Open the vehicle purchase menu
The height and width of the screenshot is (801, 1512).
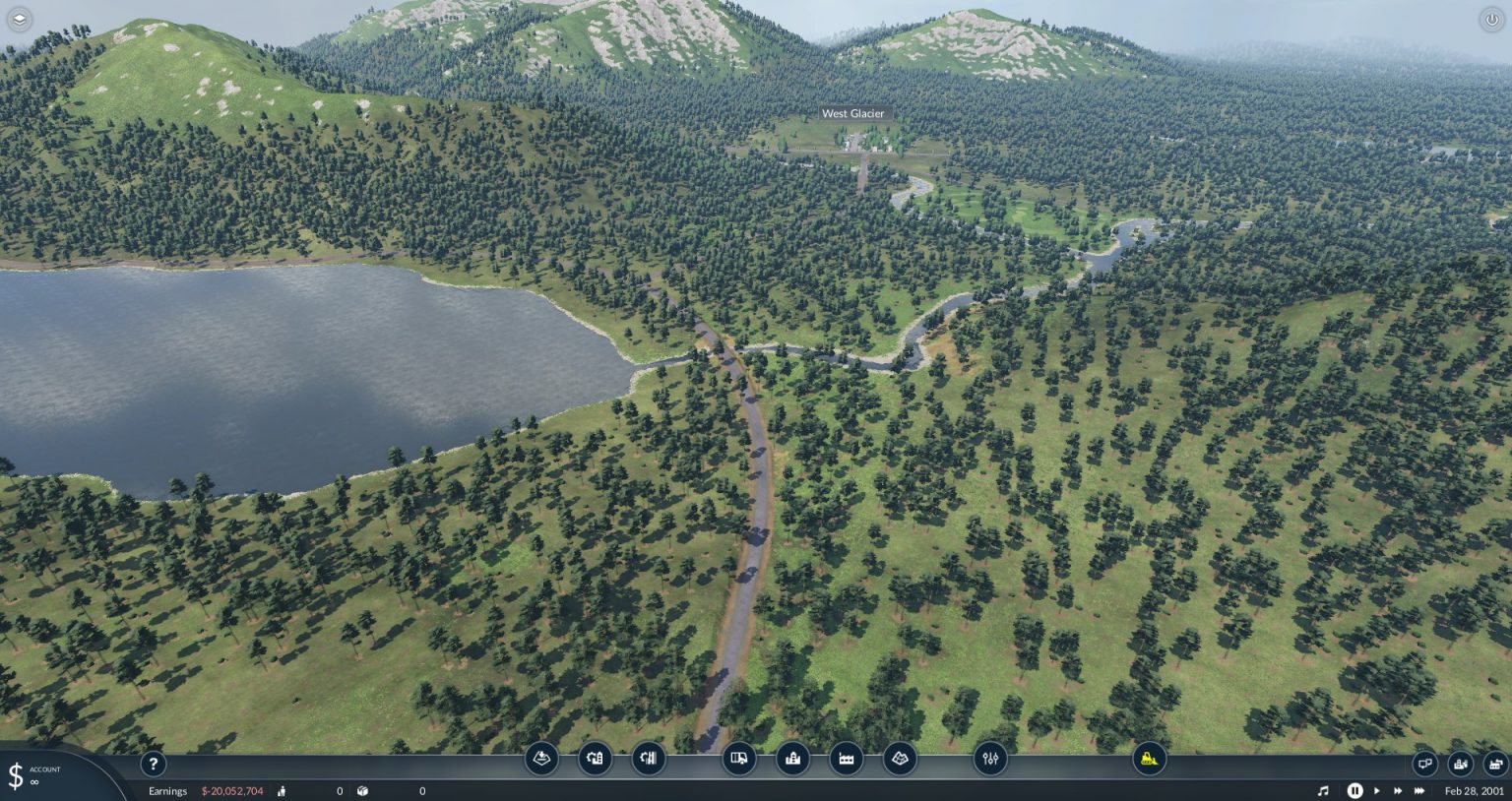point(738,759)
